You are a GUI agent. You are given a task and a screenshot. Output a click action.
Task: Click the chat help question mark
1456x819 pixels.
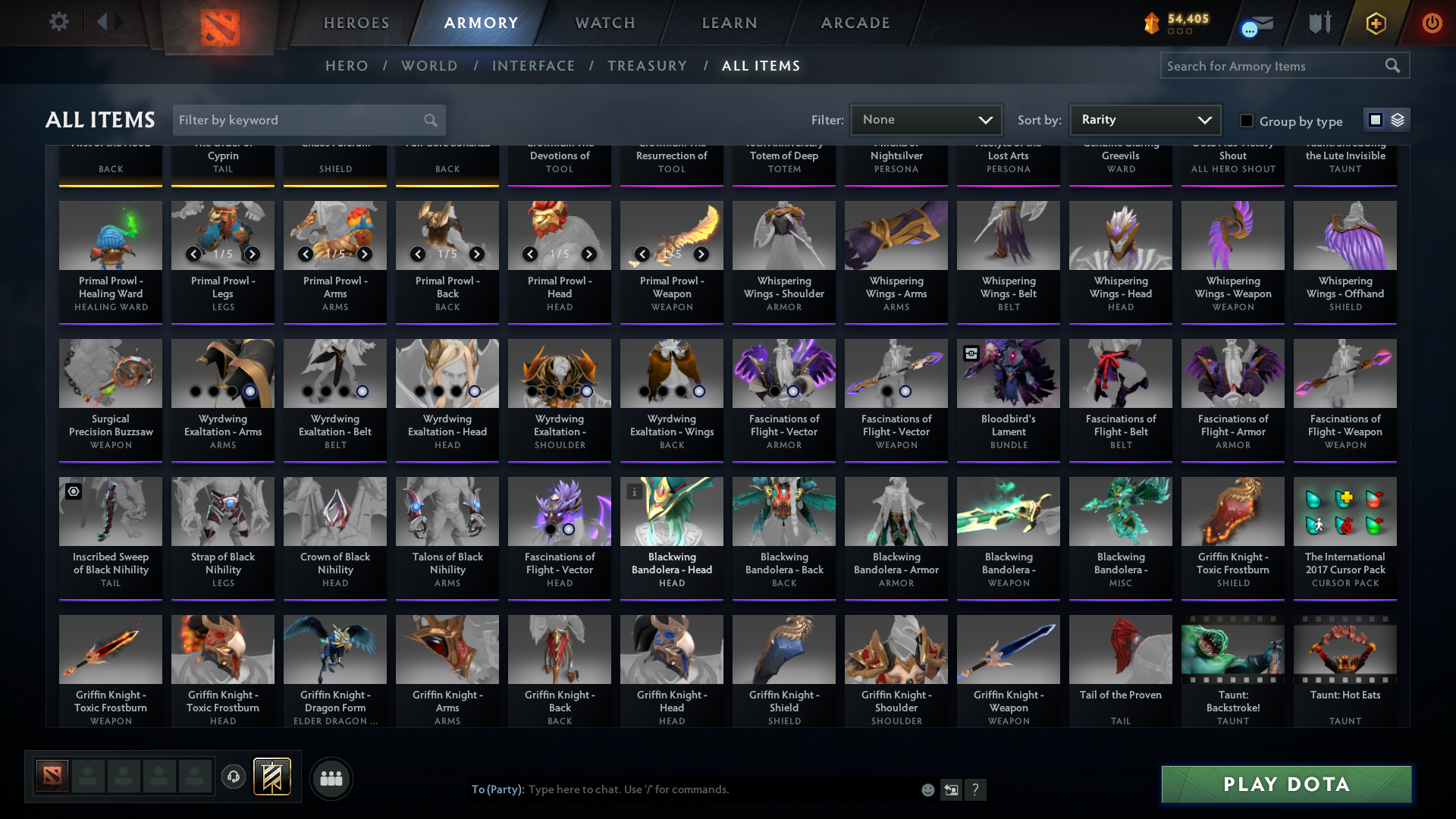[x=976, y=789]
